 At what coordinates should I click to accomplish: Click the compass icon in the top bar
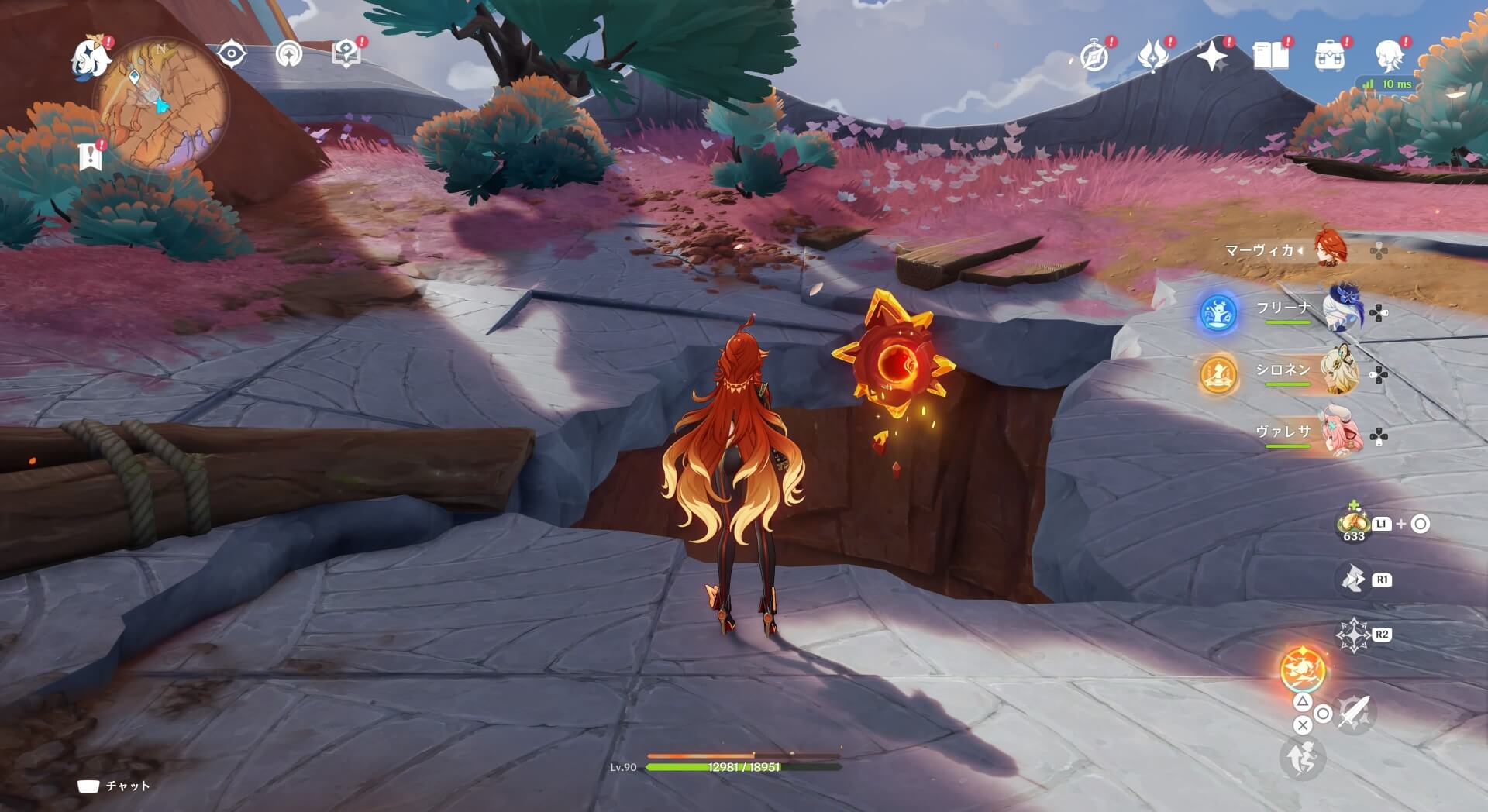1094,56
